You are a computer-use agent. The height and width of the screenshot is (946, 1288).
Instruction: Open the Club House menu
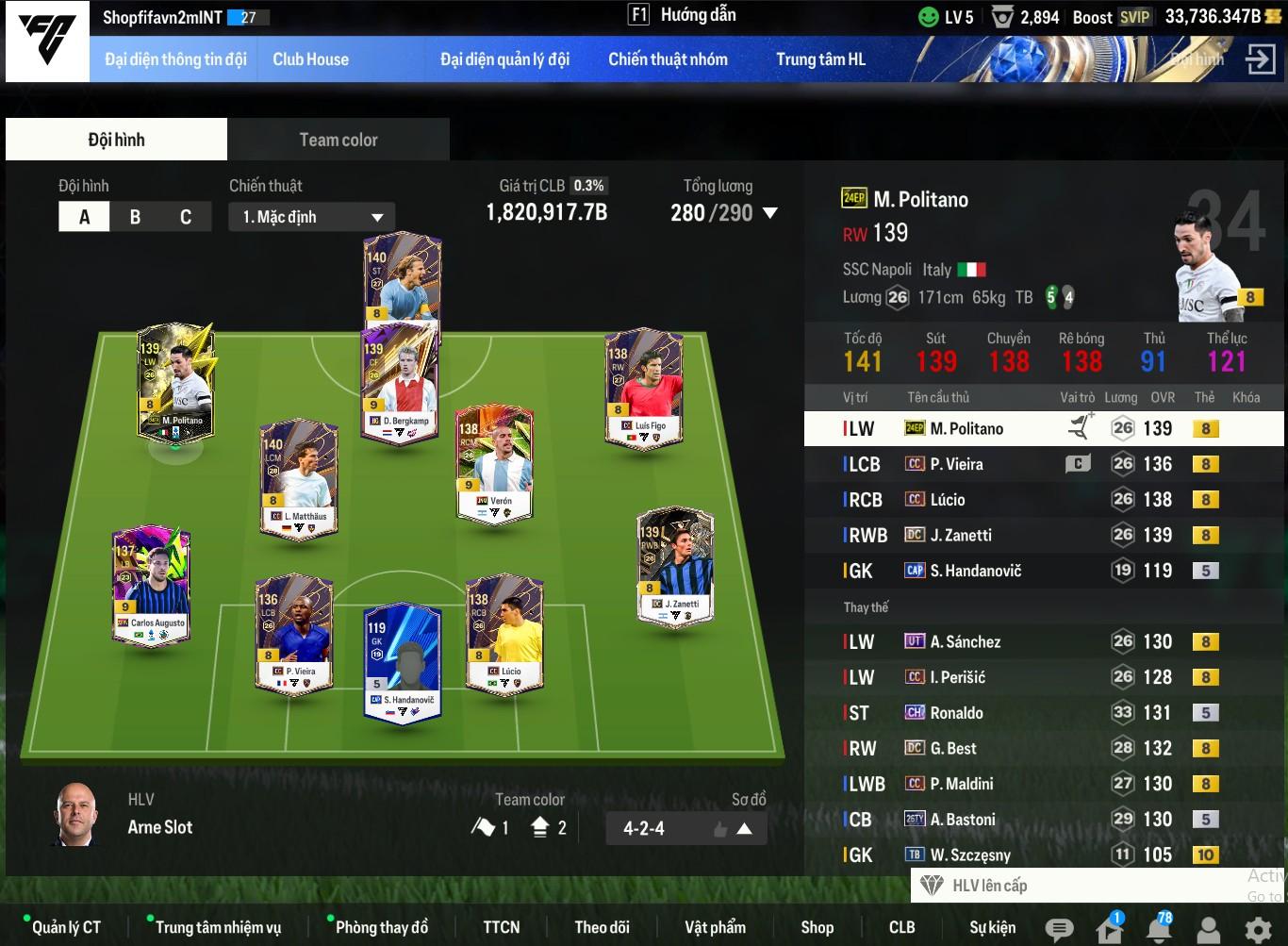pos(310,59)
